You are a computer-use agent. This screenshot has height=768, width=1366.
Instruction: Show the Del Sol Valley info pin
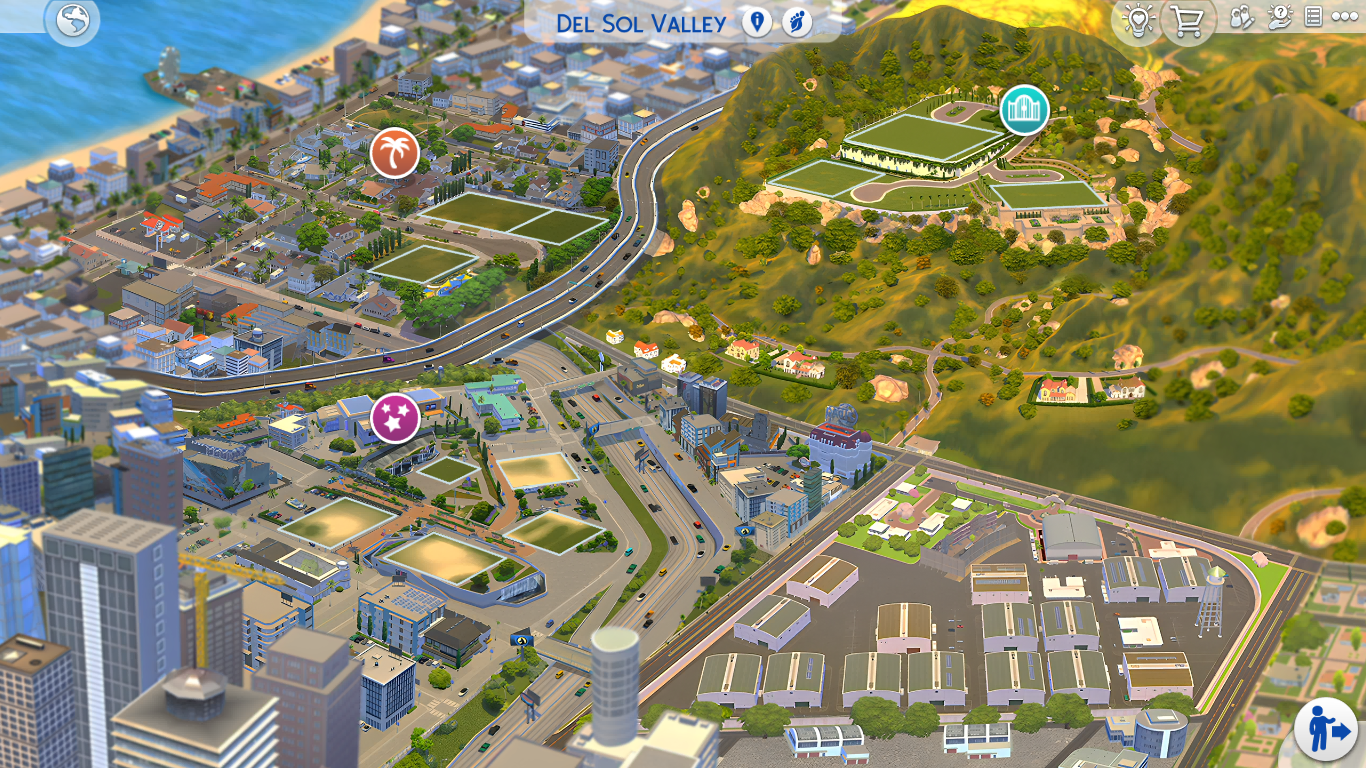click(x=757, y=21)
